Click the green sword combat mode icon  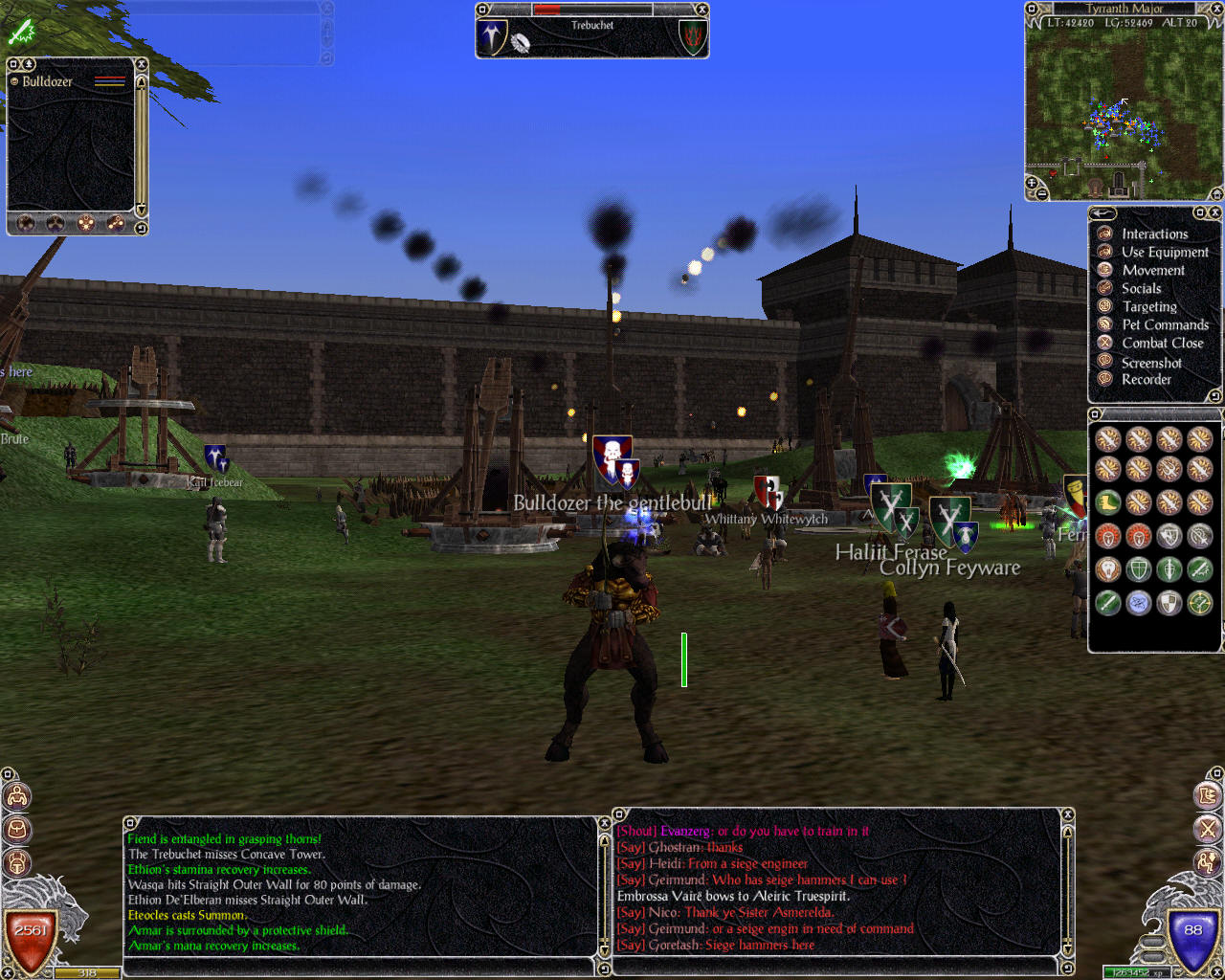21,33
